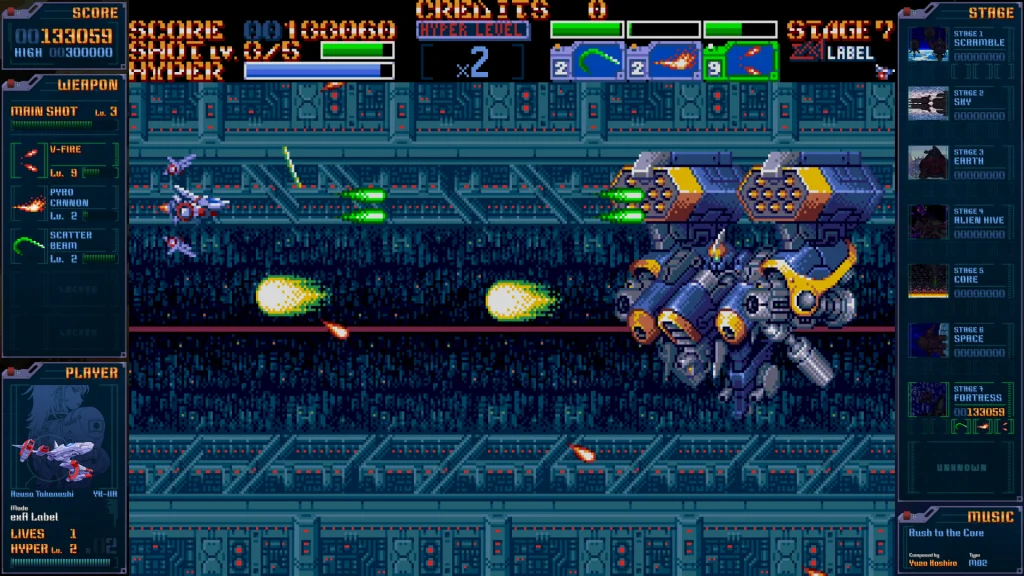Click the Rush to the Core music track
The height and width of the screenshot is (576, 1024).
(x=947, y=534)
